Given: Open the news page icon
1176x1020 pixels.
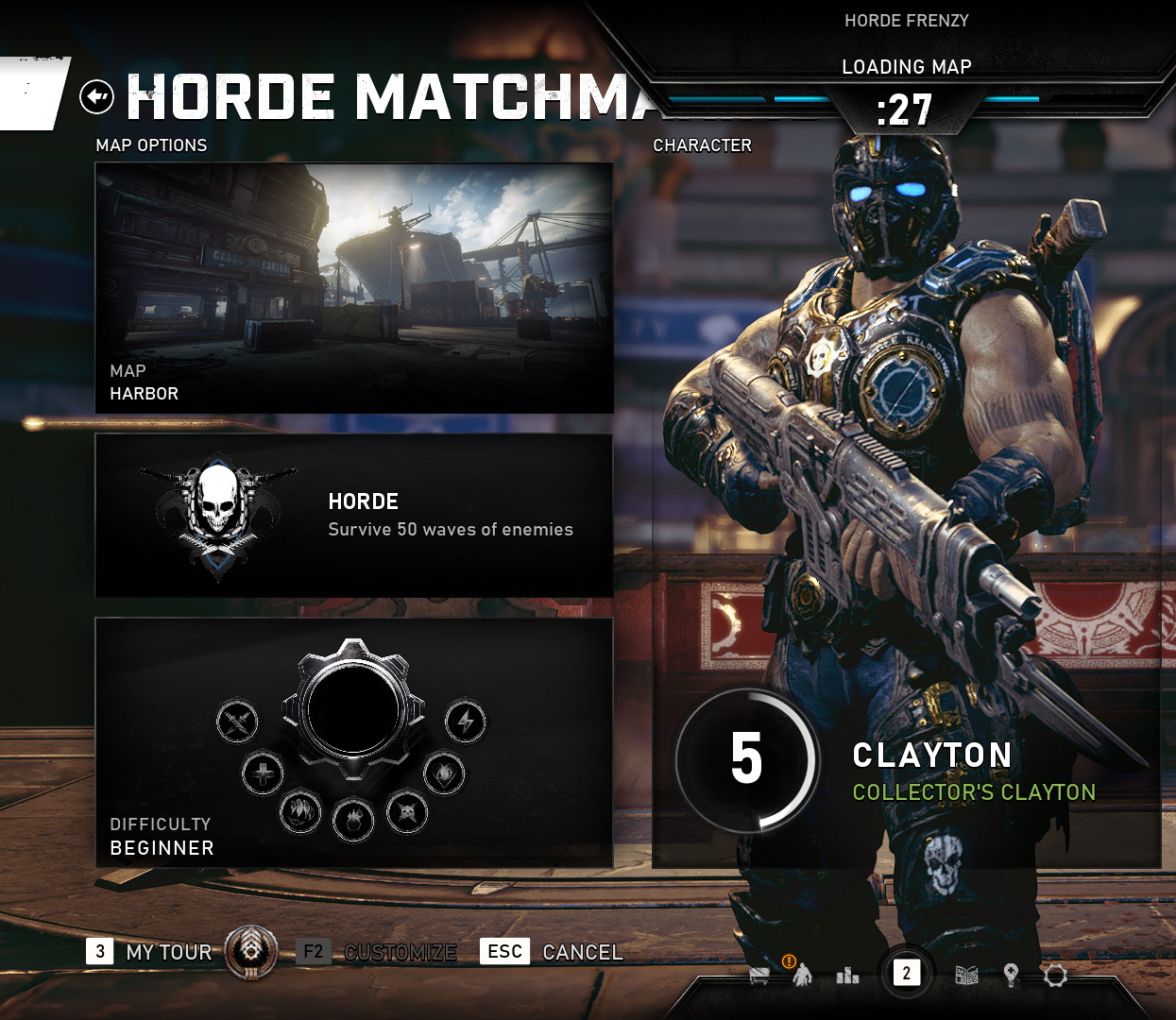Looking at the screenshot, I should (966, 975).
